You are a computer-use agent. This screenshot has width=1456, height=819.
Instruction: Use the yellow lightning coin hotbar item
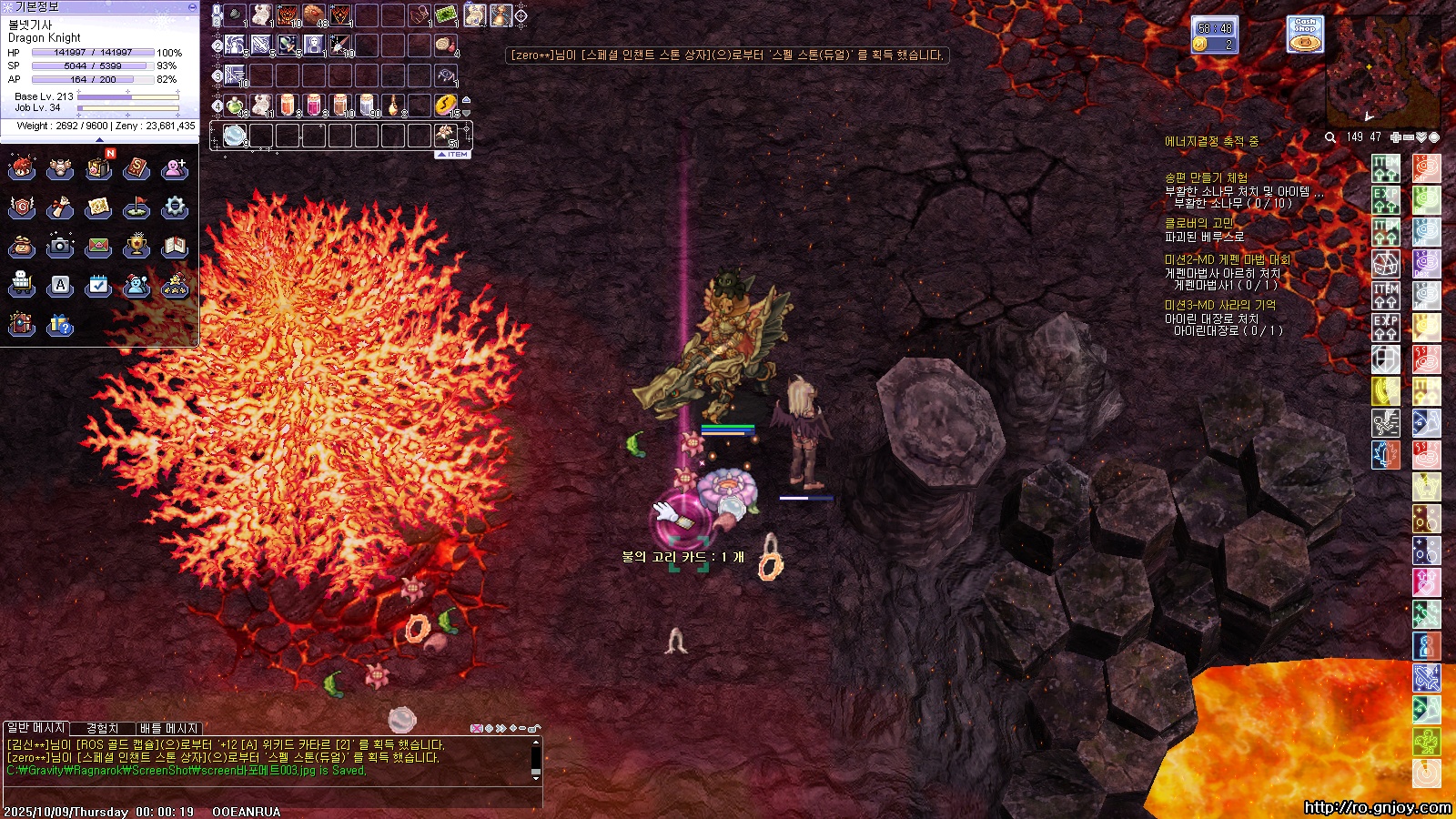tap(445, 105)
